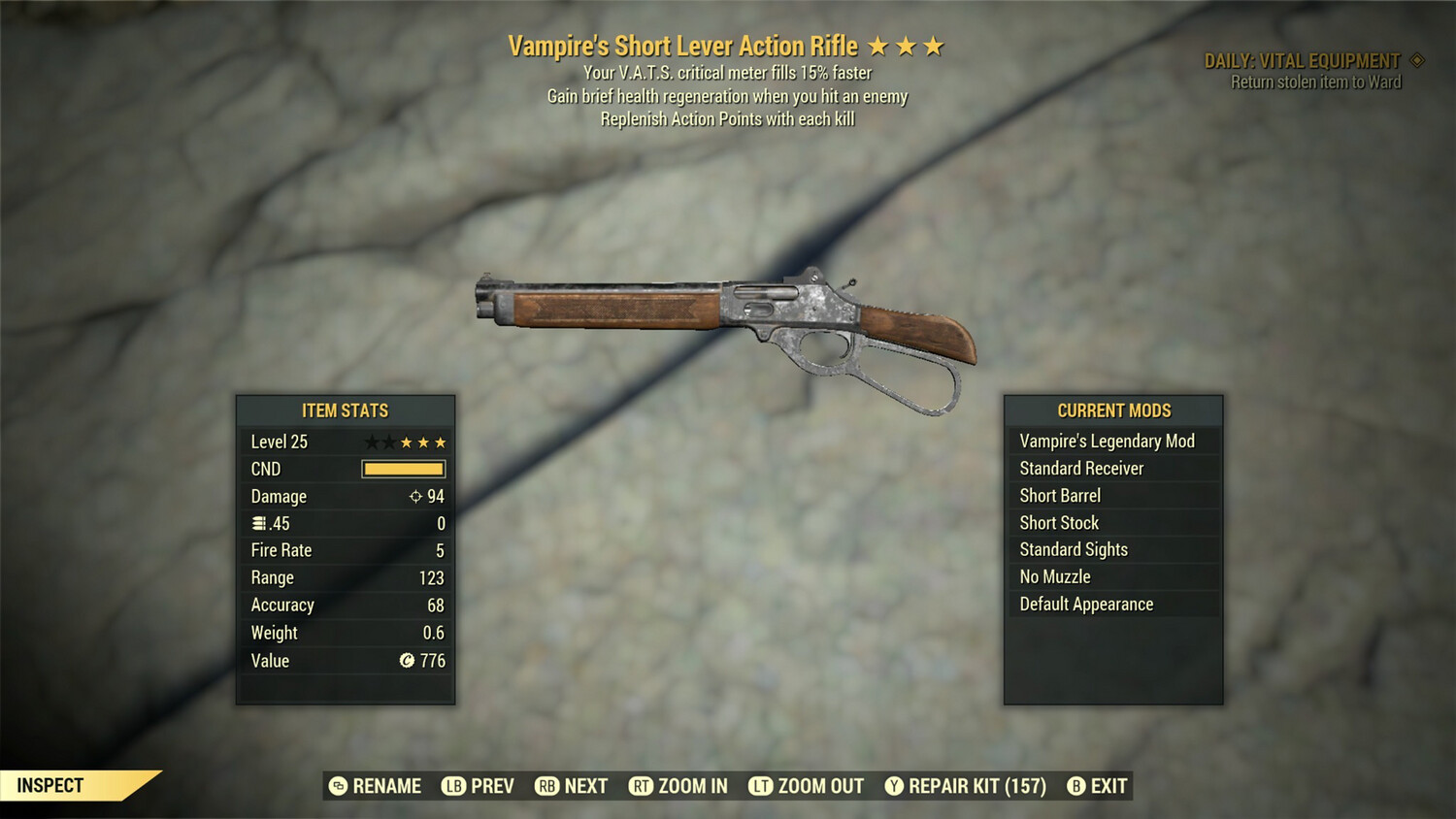The height and width of the screenshot is (819, 1456).
Task: Click the circular button icon before Rename
Action: click(x=338, y=786)
